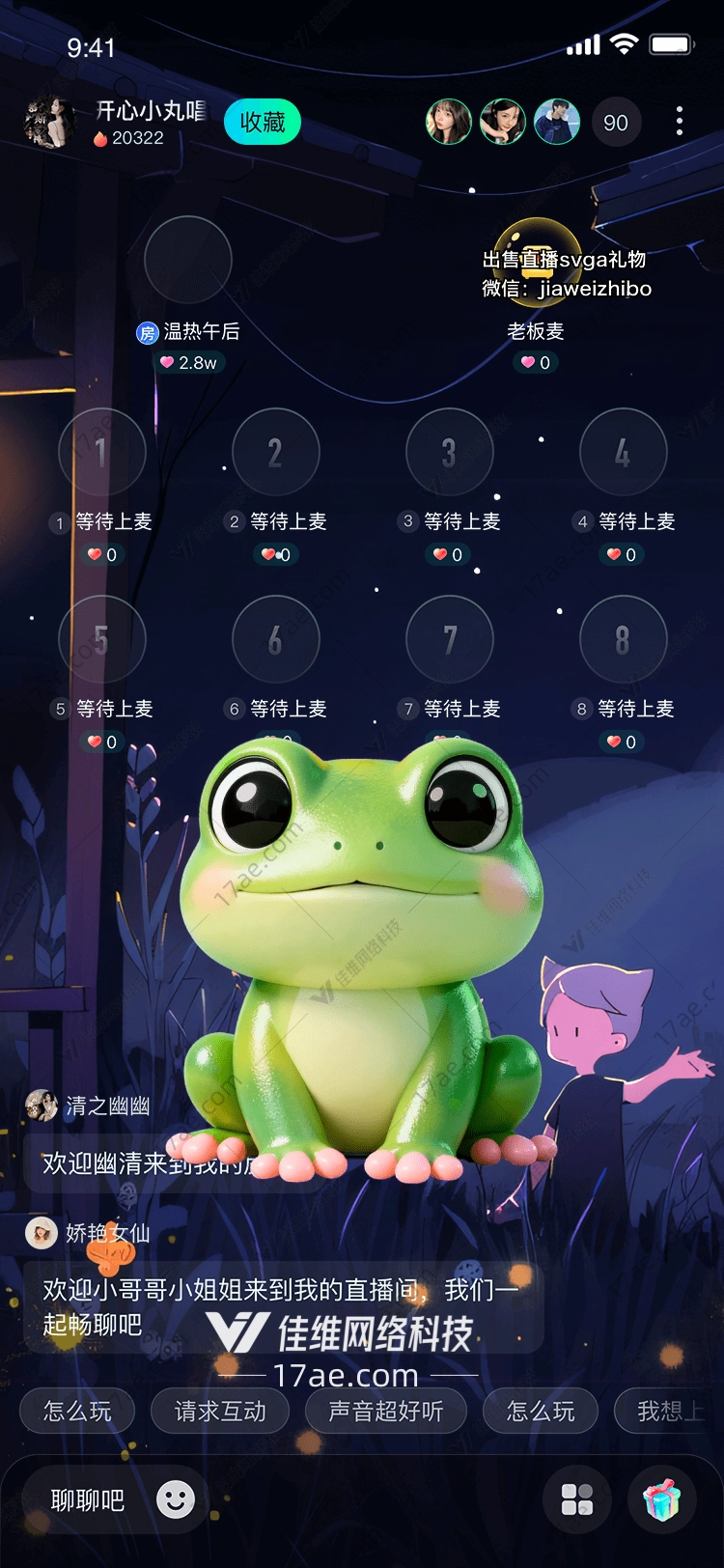Image resolution: width=724 pixels, height=1568 pixels.
Task: Open the three-dot more options menu
Action: tap(680, 122)
